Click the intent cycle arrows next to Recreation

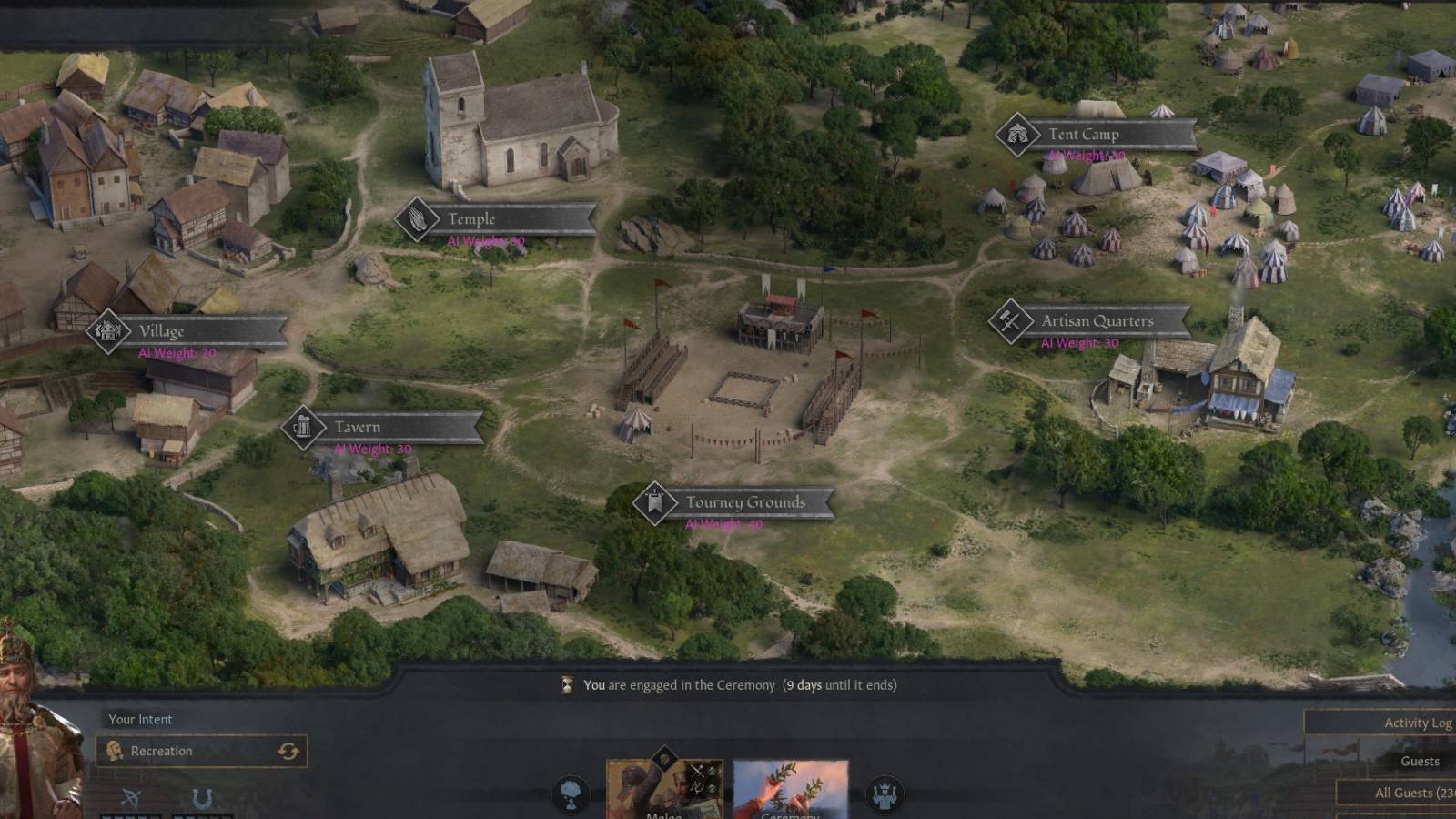(288, 751)
